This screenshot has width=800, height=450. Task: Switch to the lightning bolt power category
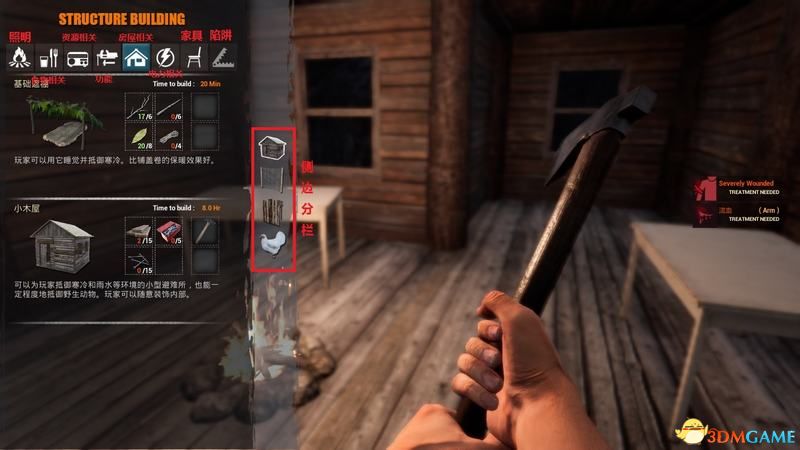[165, 57]
